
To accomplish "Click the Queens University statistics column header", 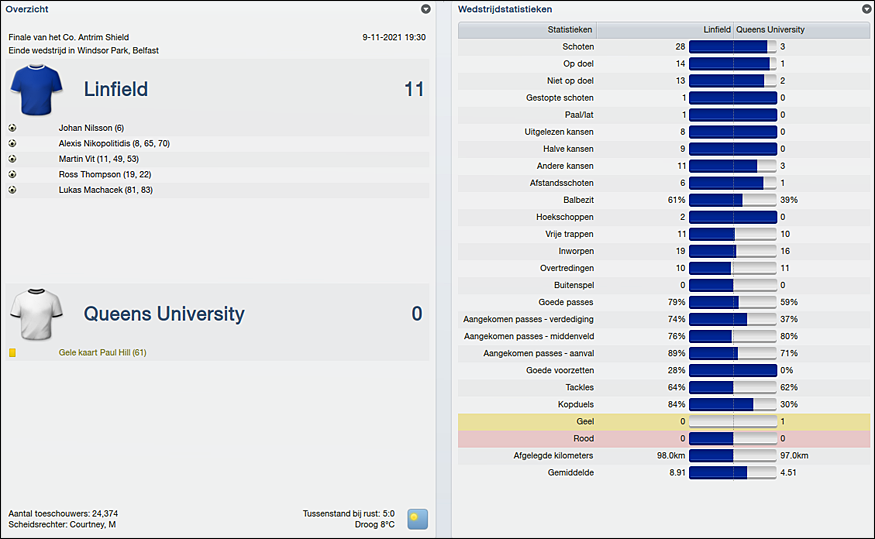I will point(772,30).
